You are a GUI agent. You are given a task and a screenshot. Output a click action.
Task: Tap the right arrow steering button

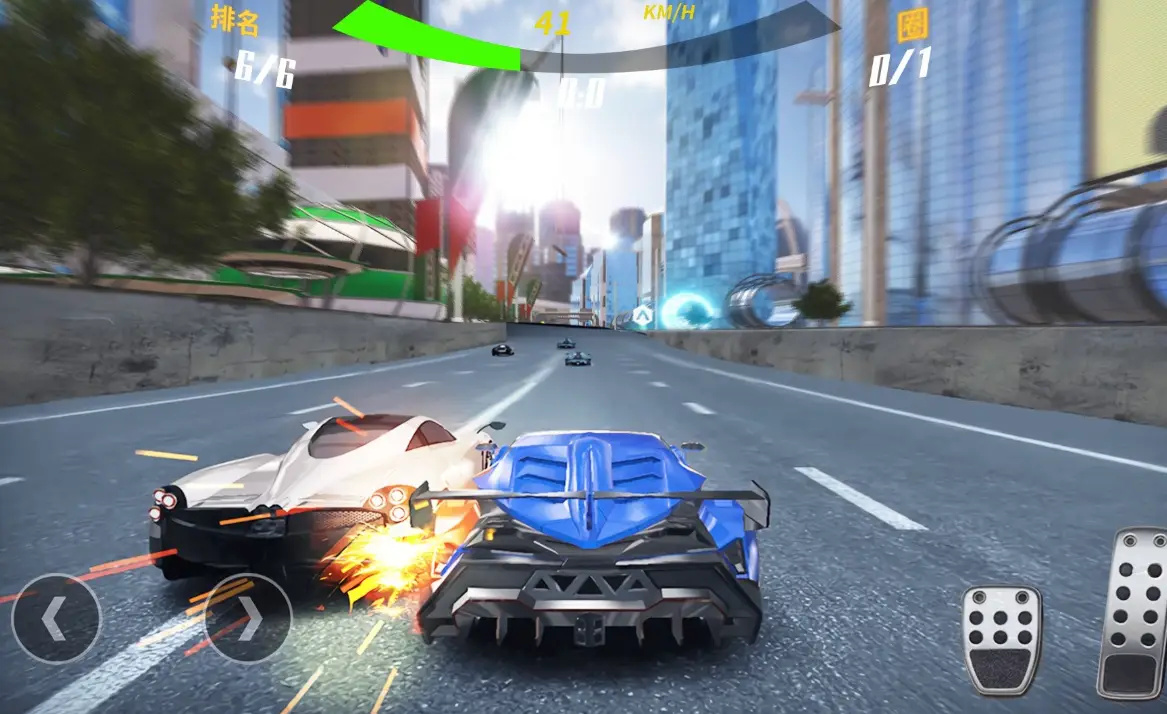point(248,618)
